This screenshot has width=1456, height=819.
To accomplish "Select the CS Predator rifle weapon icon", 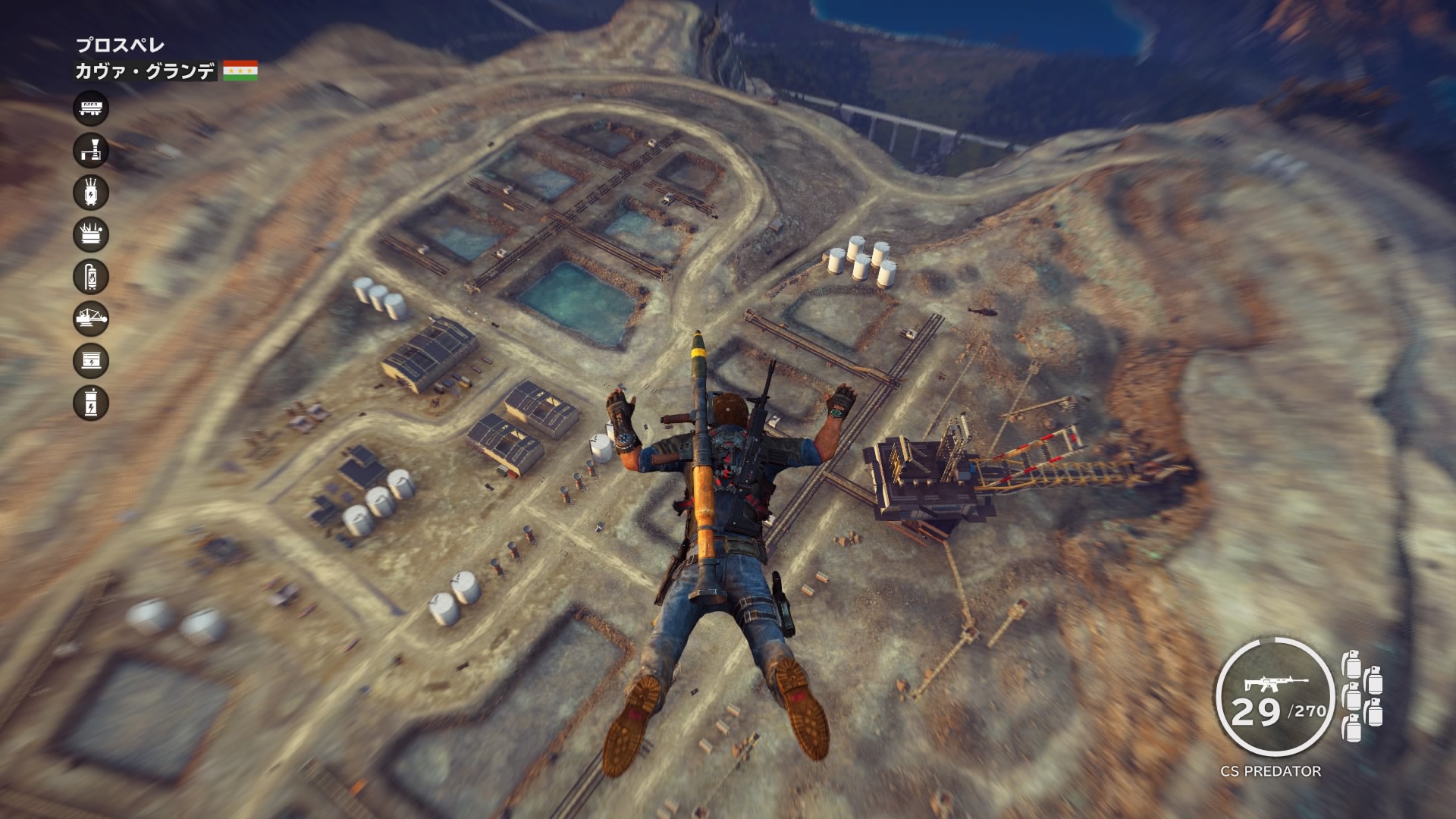I will [1275, 685].
